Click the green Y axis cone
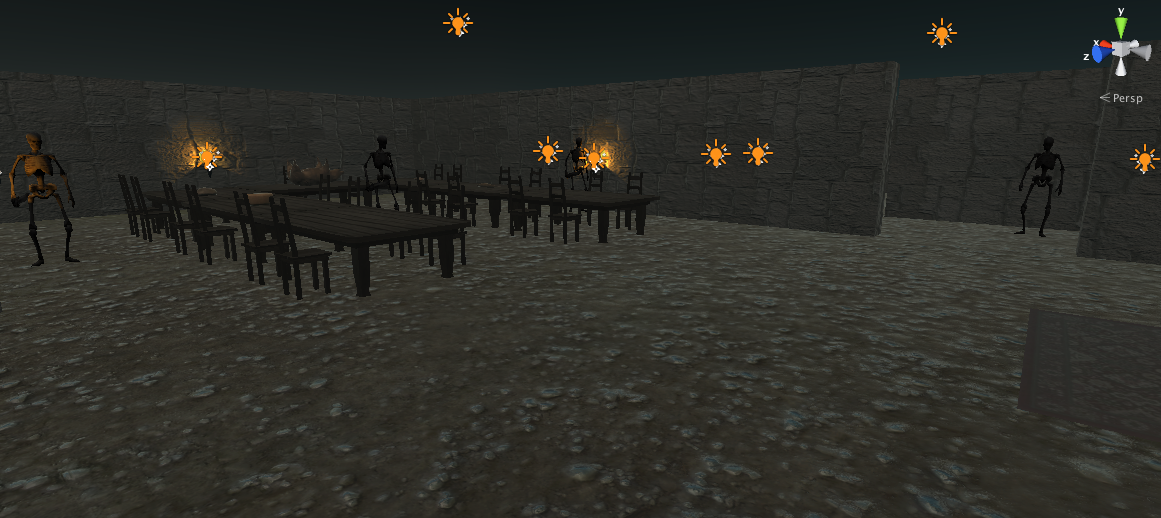This screenshot has width=1161, height=518. tap(1121, 27)
